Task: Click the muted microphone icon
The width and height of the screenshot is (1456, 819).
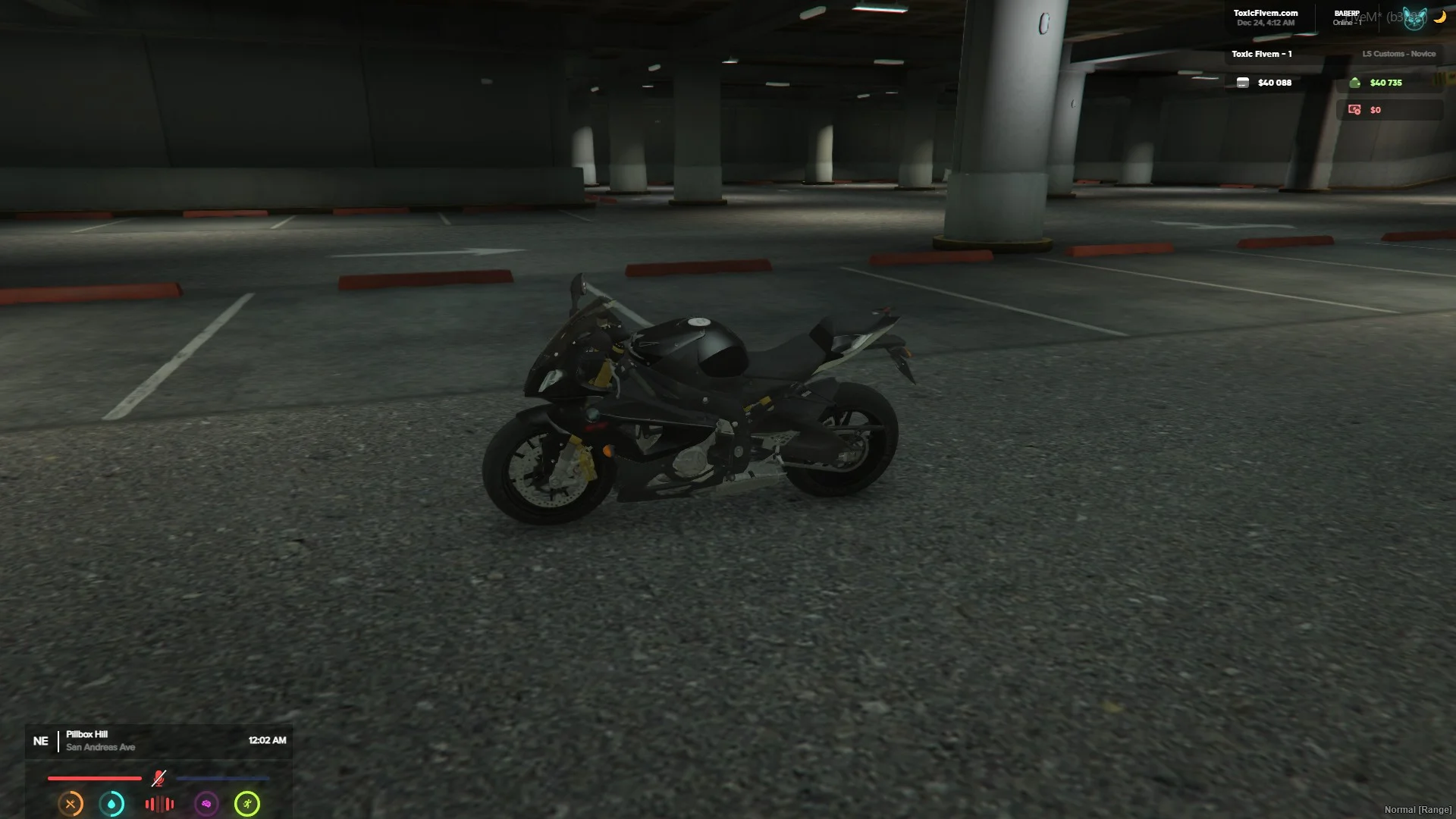Action: click(158, 778)
